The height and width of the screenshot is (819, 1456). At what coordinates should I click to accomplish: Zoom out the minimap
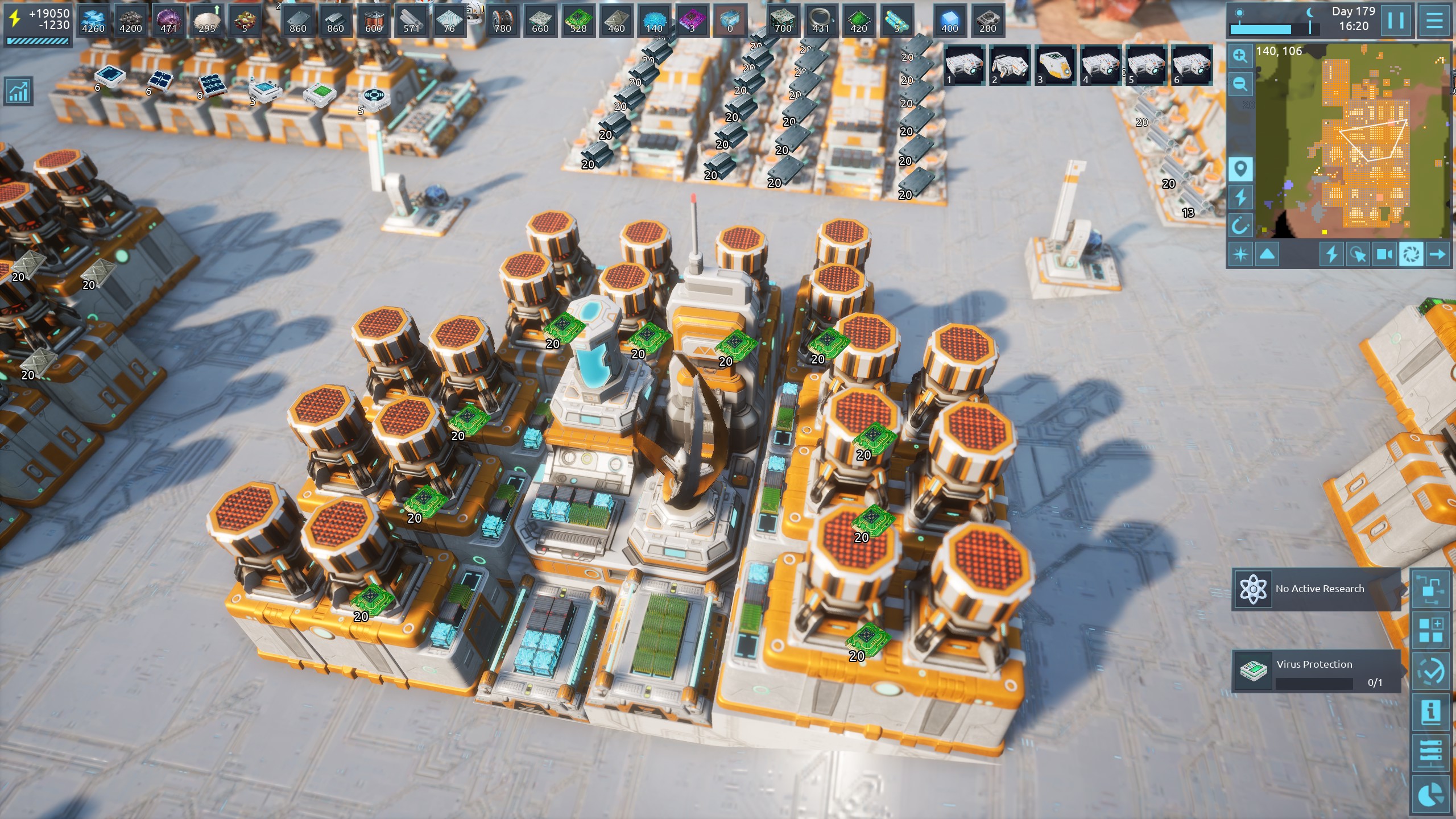point(1240,84)
